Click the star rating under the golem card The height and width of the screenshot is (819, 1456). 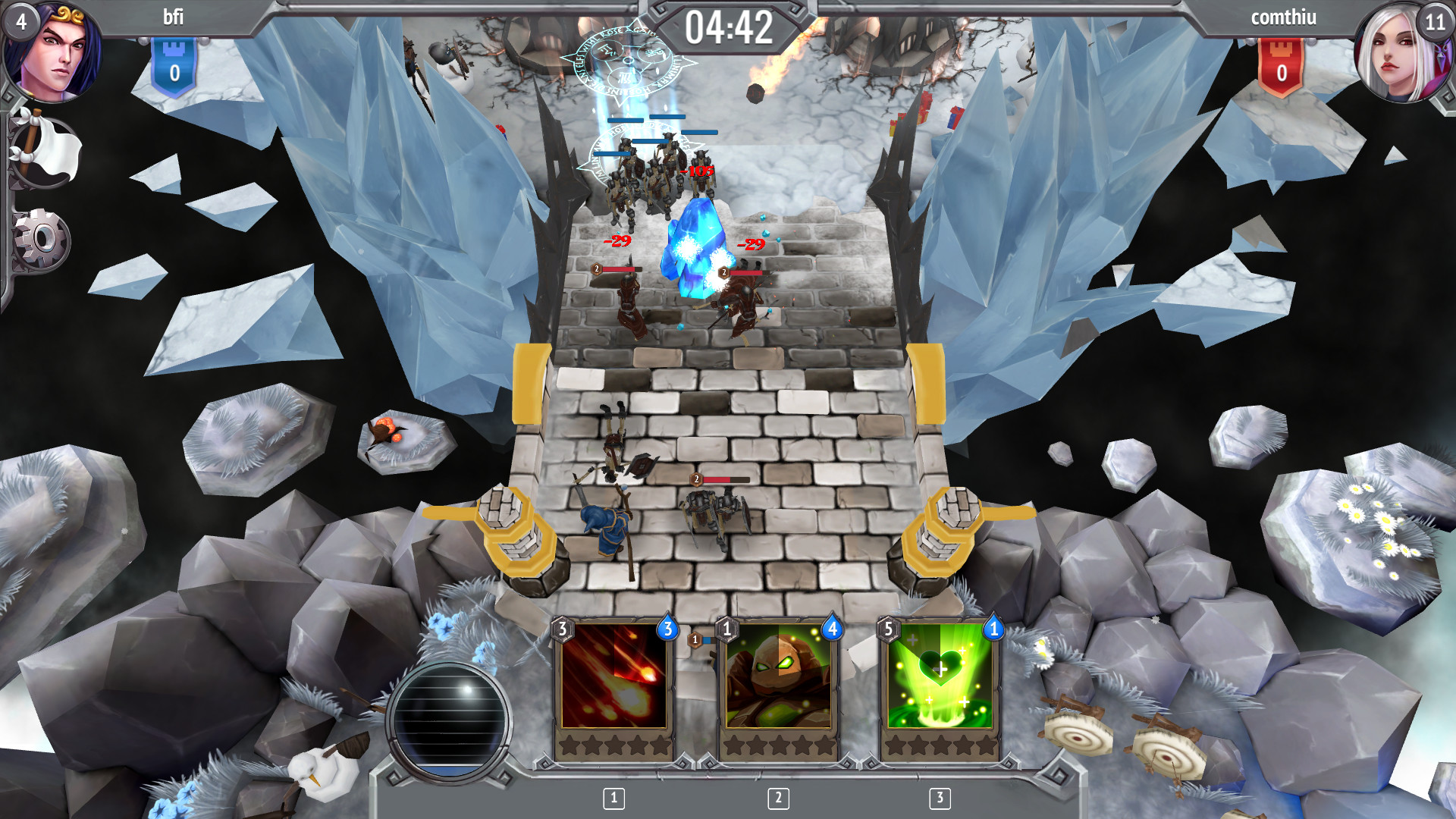coord(780,746)
